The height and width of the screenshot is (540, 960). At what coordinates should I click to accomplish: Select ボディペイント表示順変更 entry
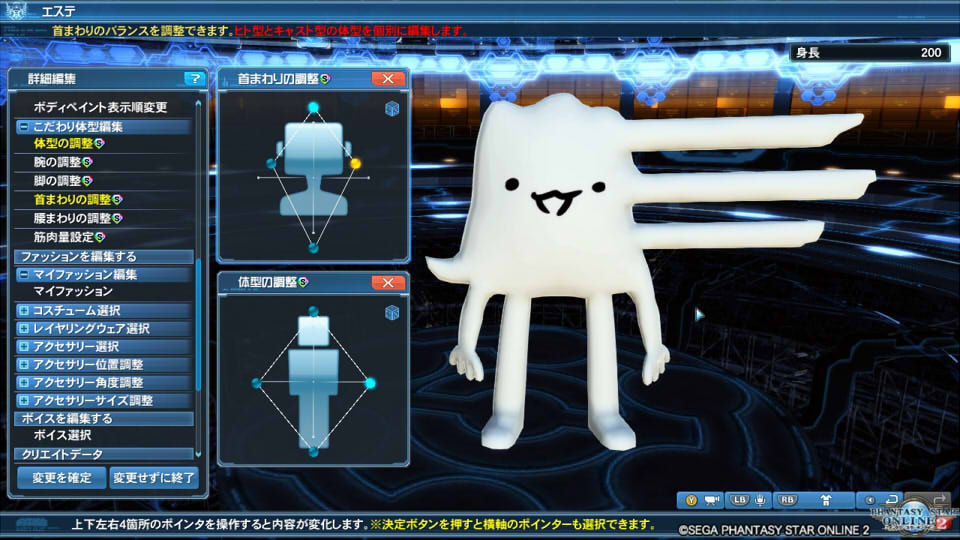click(100, 107)
